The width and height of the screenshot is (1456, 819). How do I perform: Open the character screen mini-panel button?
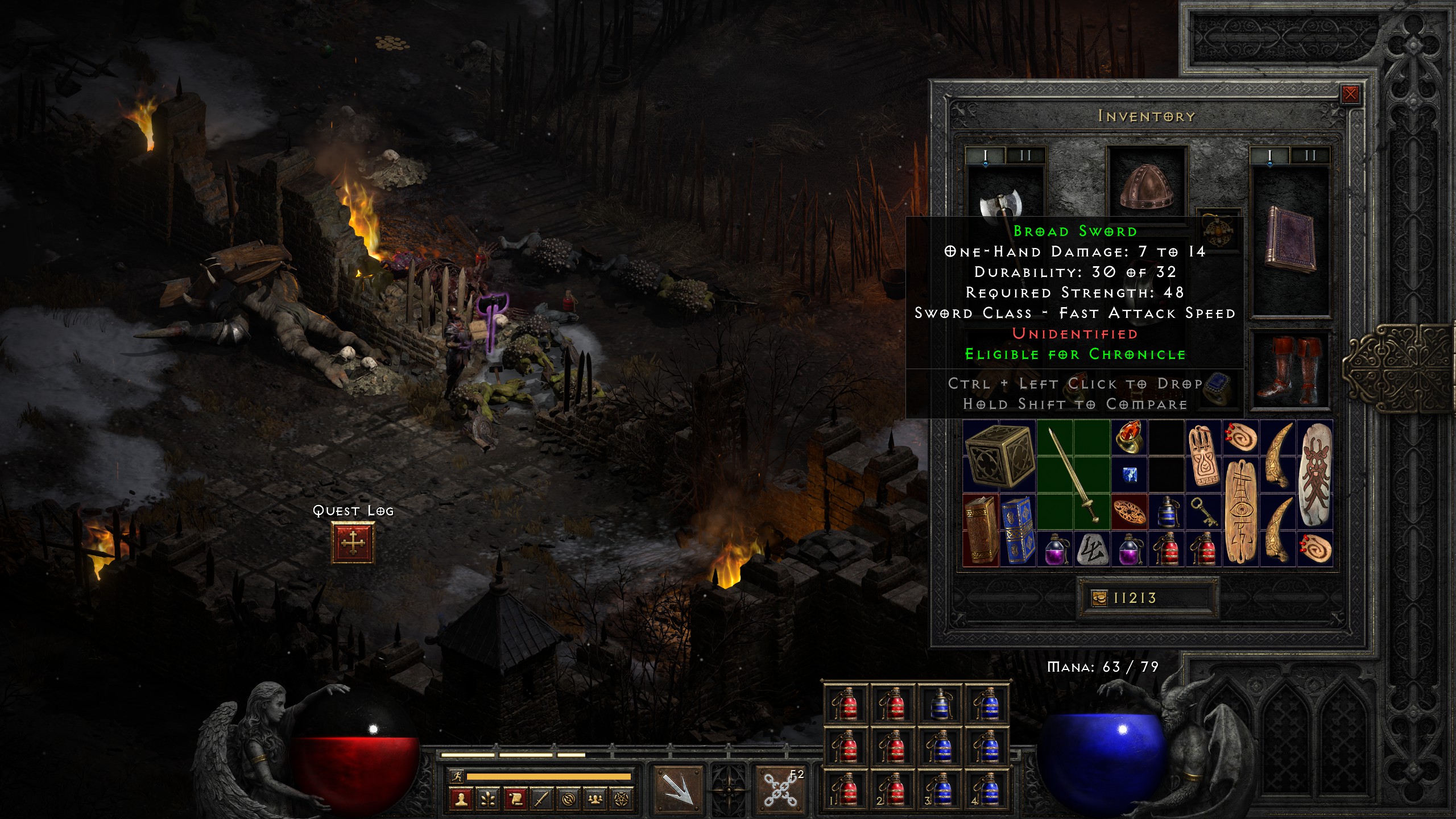pos(461,799)
